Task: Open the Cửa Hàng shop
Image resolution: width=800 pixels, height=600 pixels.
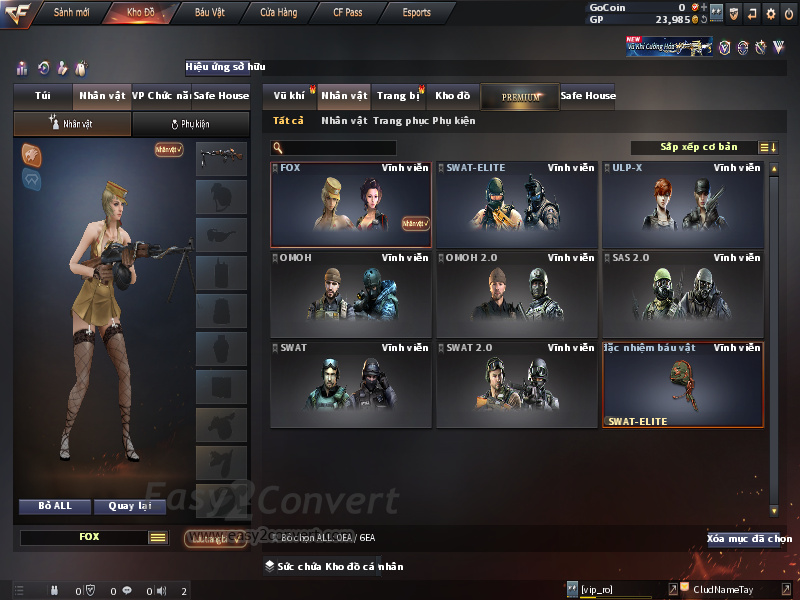Action: pos(278,13)
